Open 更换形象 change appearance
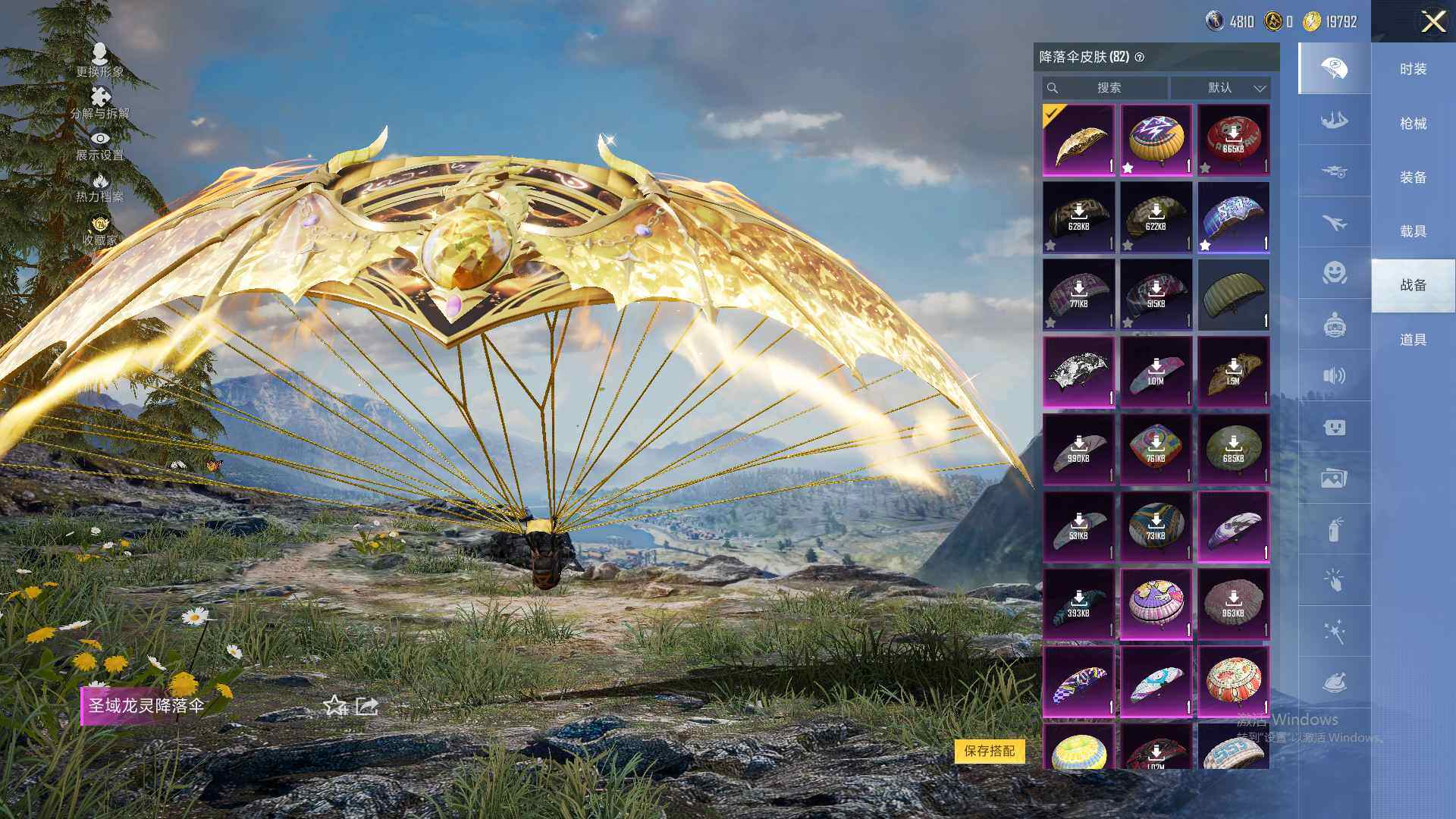The image size is (1456, 819). click(99, 60)
